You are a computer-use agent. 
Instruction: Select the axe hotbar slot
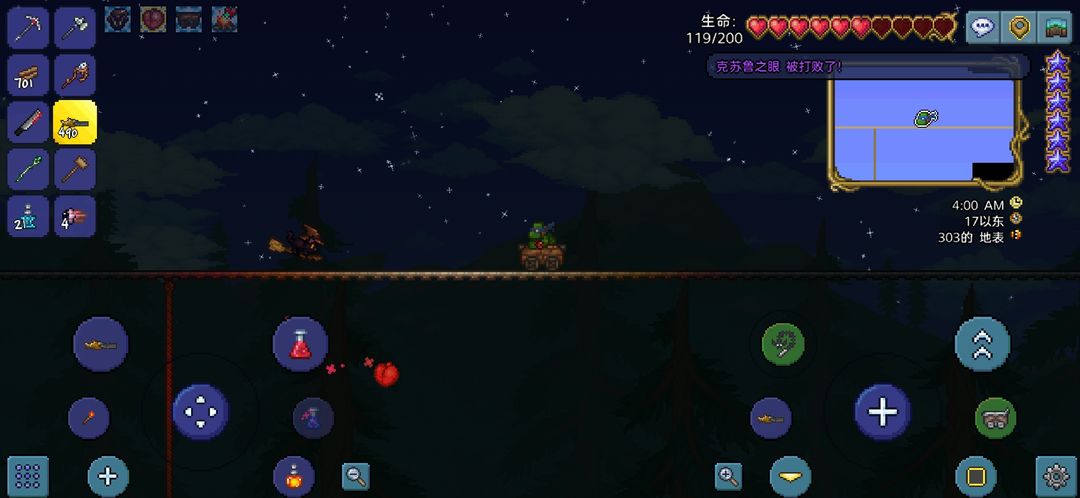click(x=75, y=28)
